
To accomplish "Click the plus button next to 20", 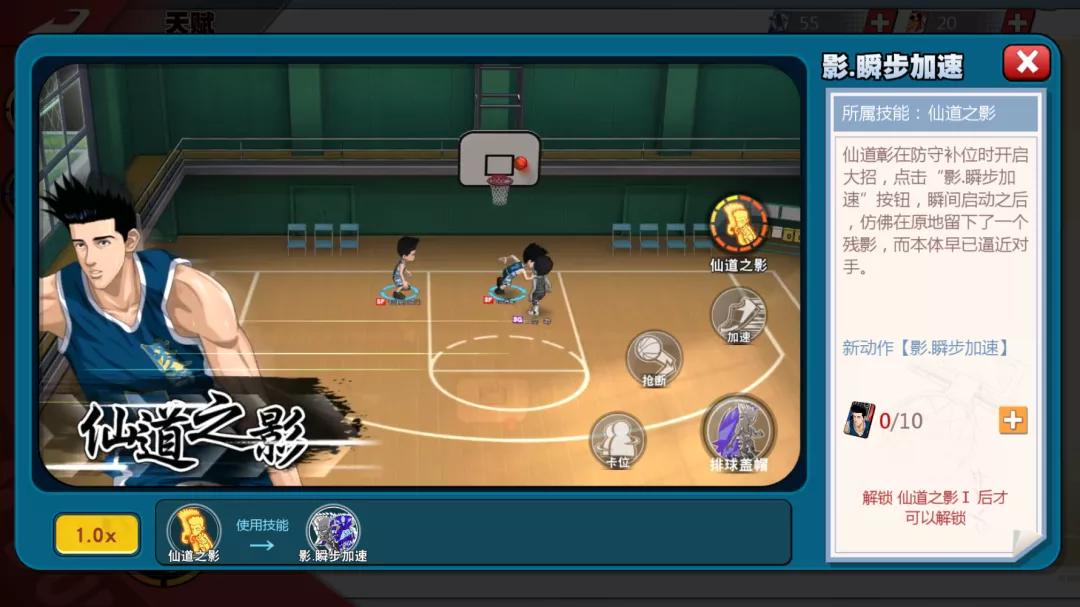I will point(1018,22).
